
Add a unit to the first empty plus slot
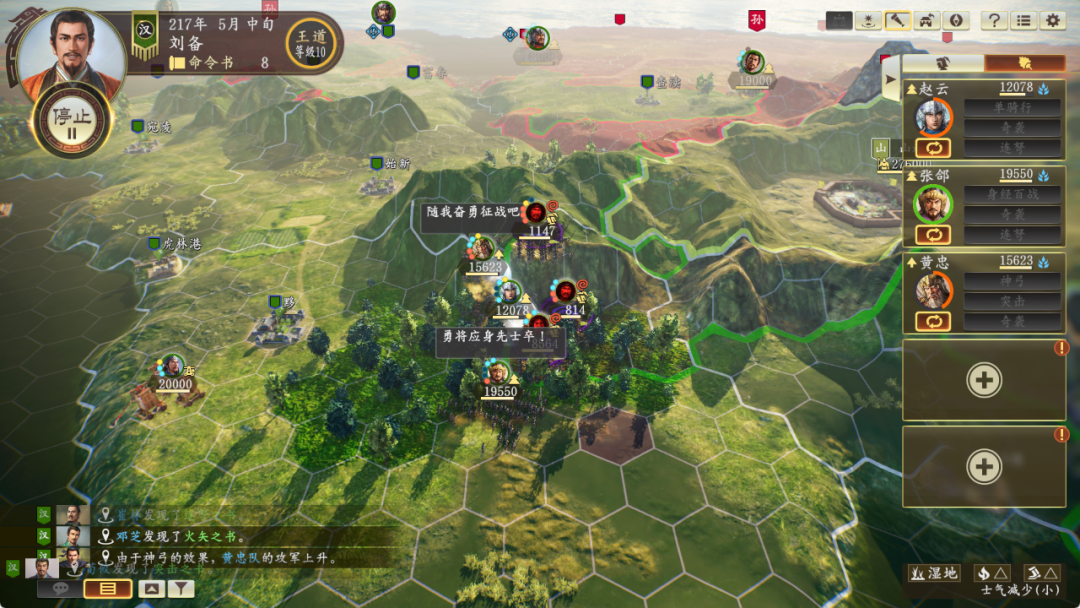pyautogui.click(x=984, y=380)
